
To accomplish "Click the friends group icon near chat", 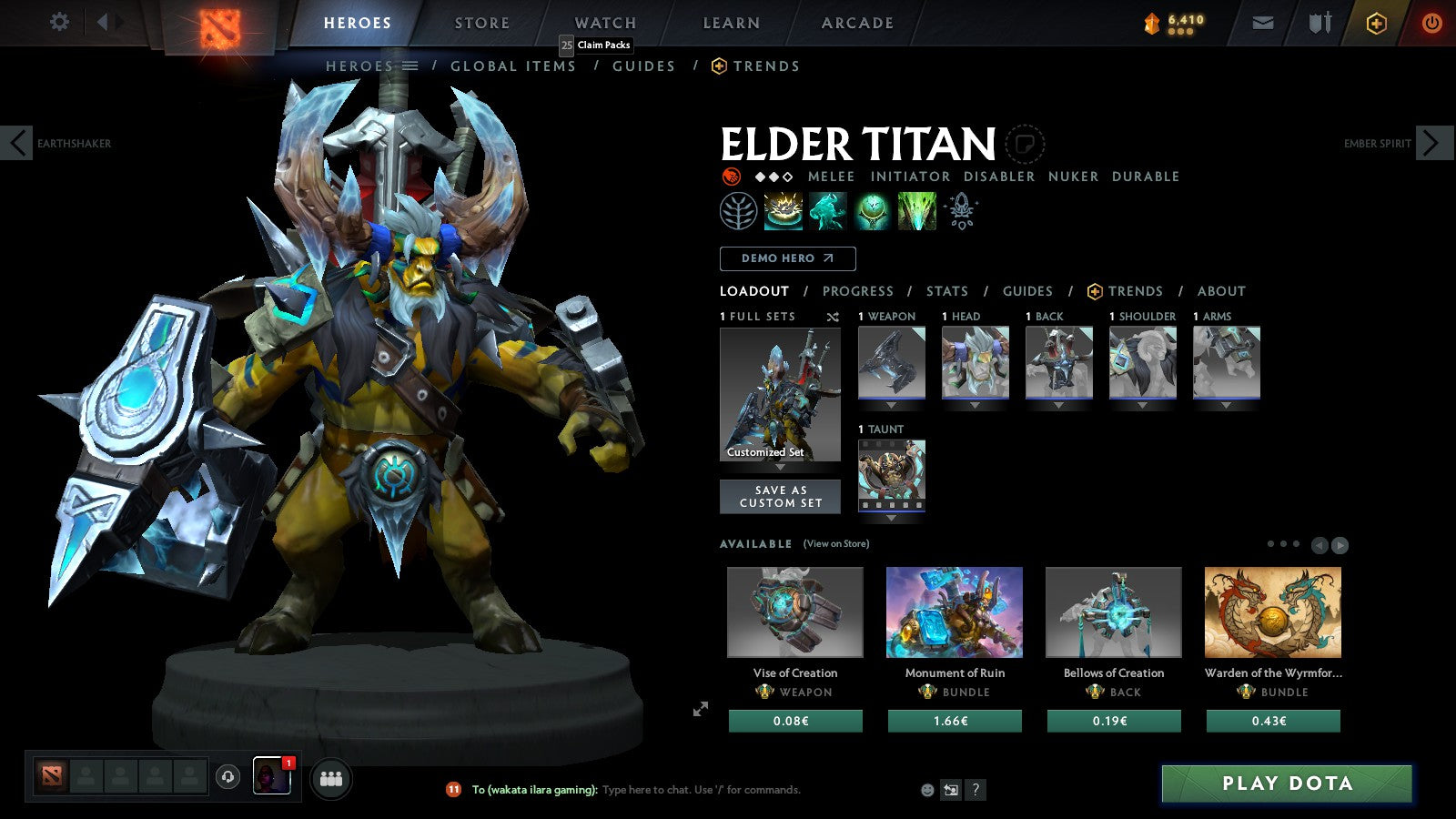I will [x=332, y=777].
